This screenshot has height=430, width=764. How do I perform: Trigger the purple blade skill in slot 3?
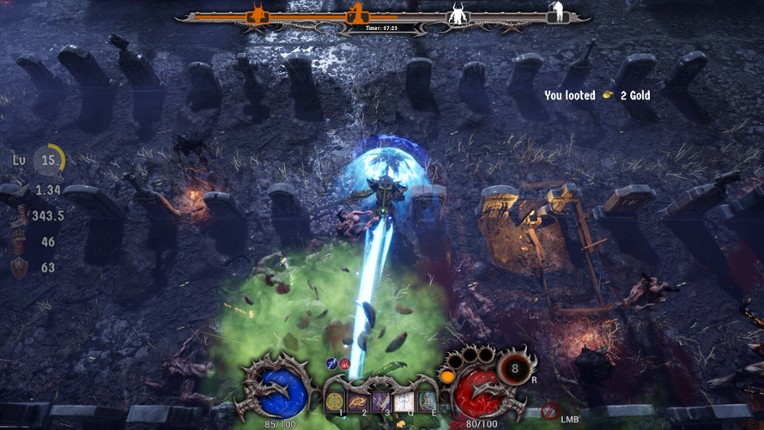[383, 401]
